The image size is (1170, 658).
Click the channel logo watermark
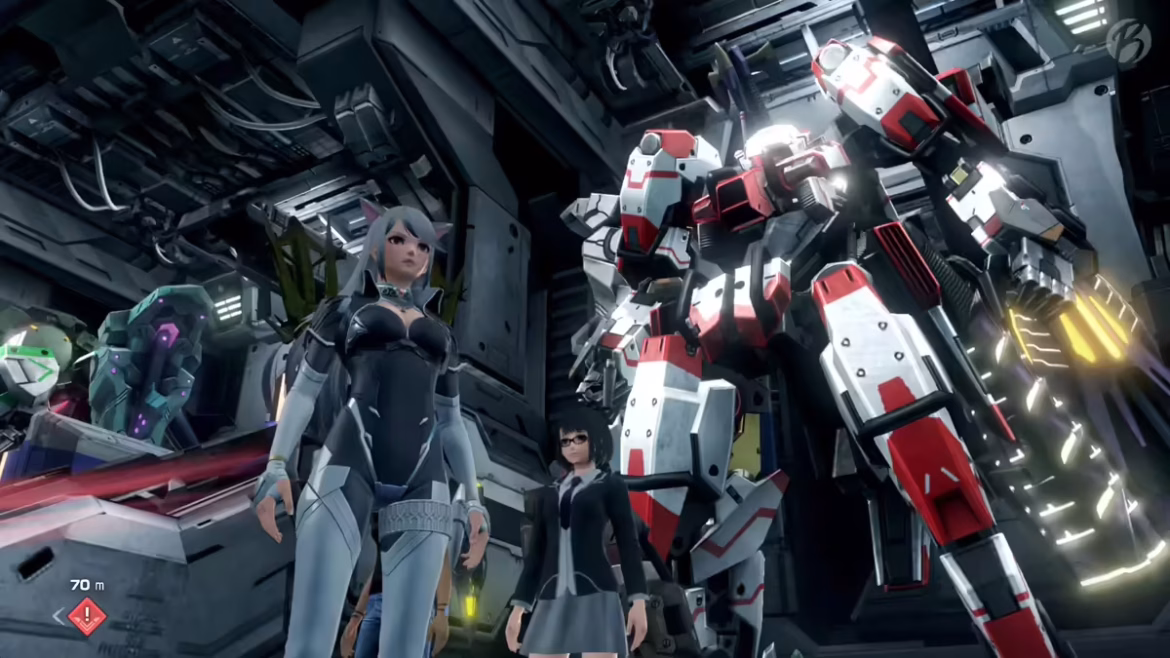click(1128, 41)
